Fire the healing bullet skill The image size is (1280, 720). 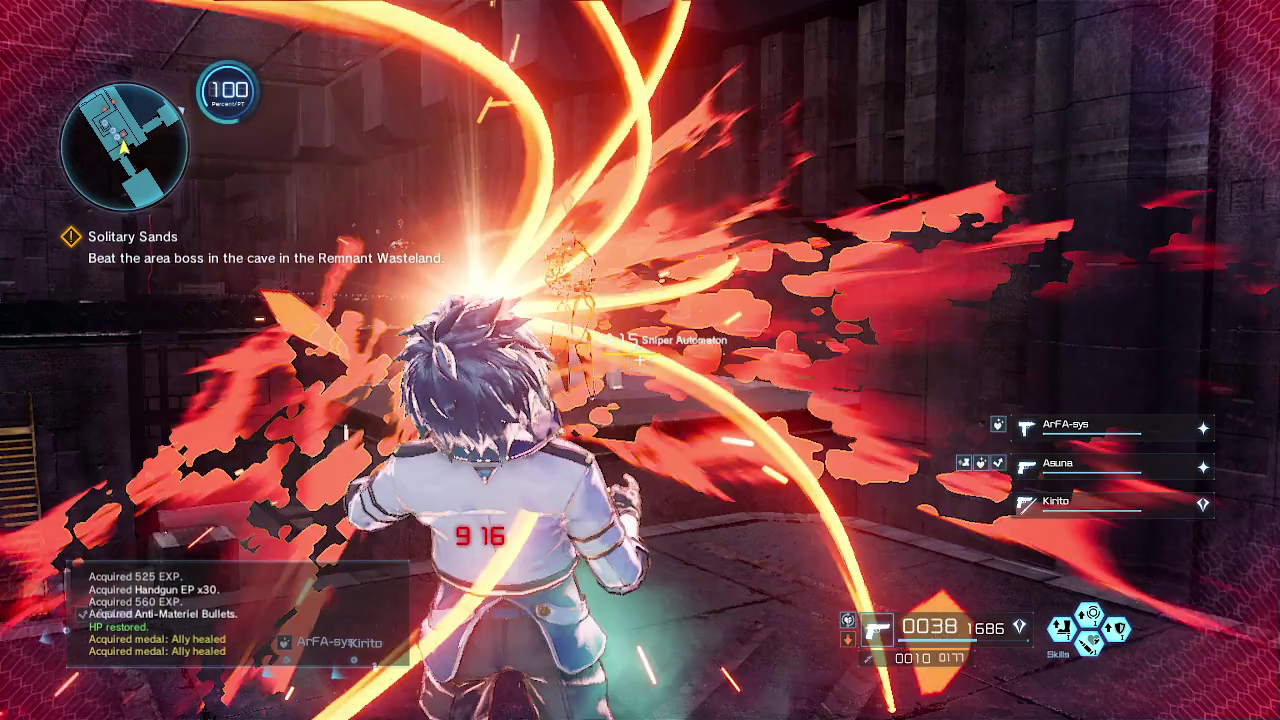point(1090,643)
